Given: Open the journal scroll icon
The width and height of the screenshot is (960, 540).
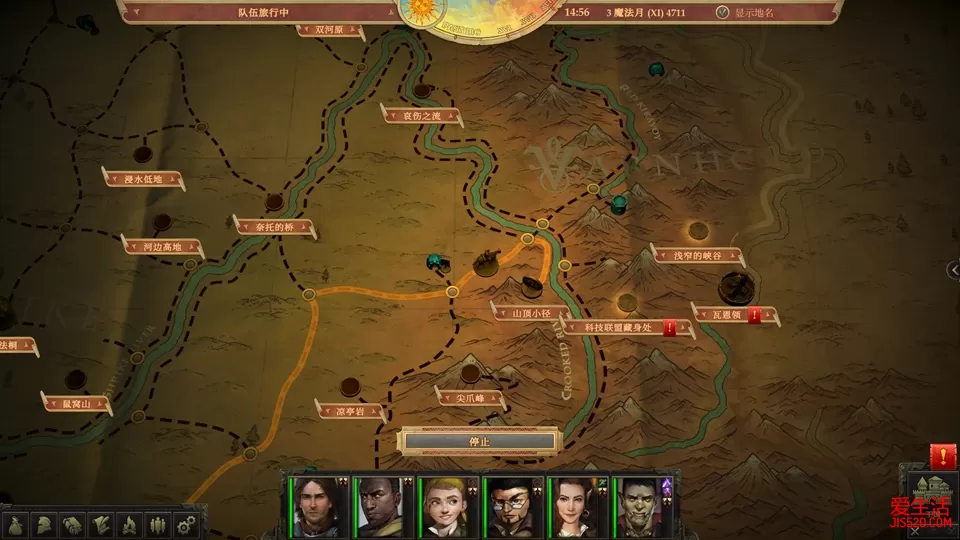Looking at the screenshot, I should (101, 524).
